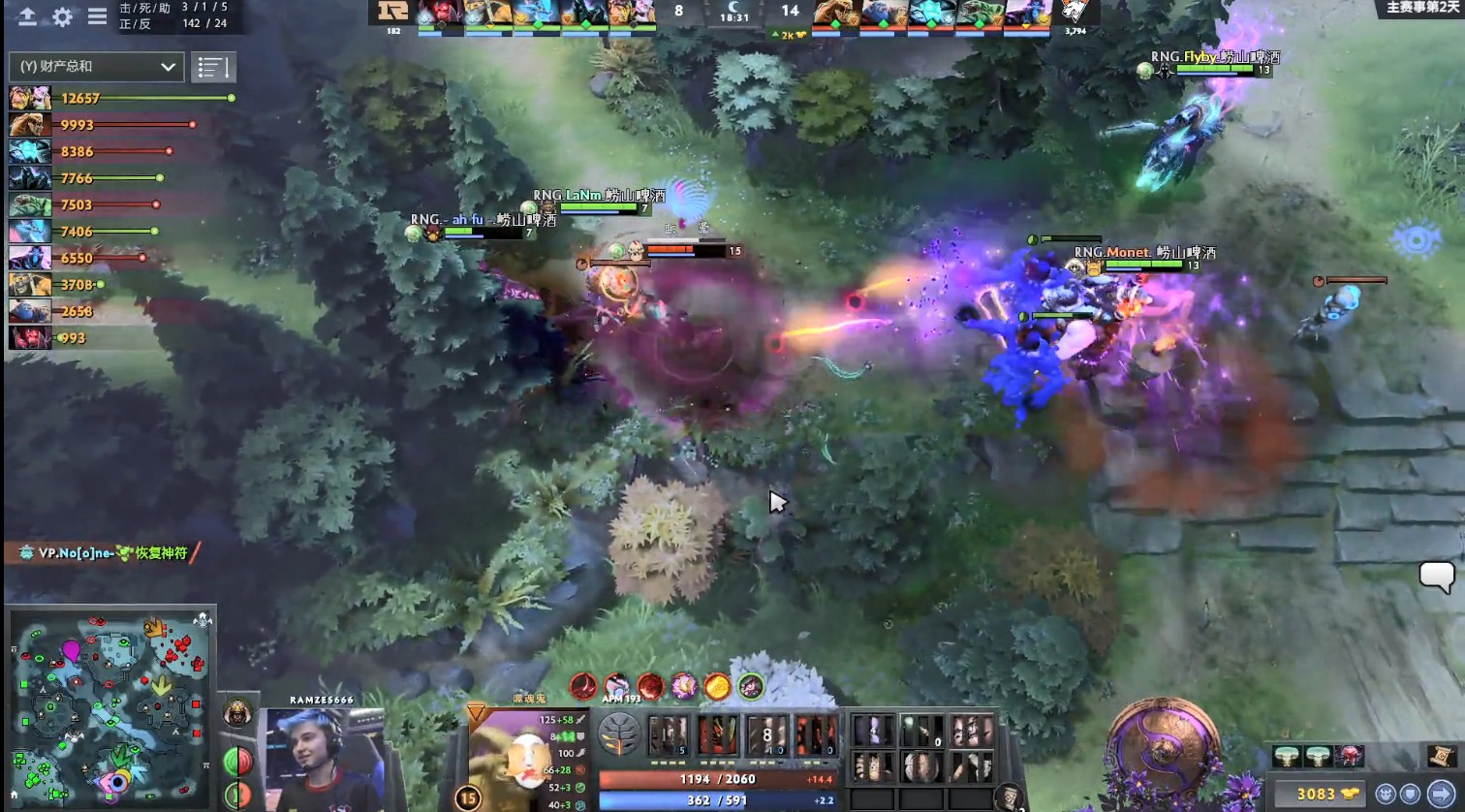Click the golden buff icon above the hero panel
The image size is (1465, 812).
pos(717,688)
